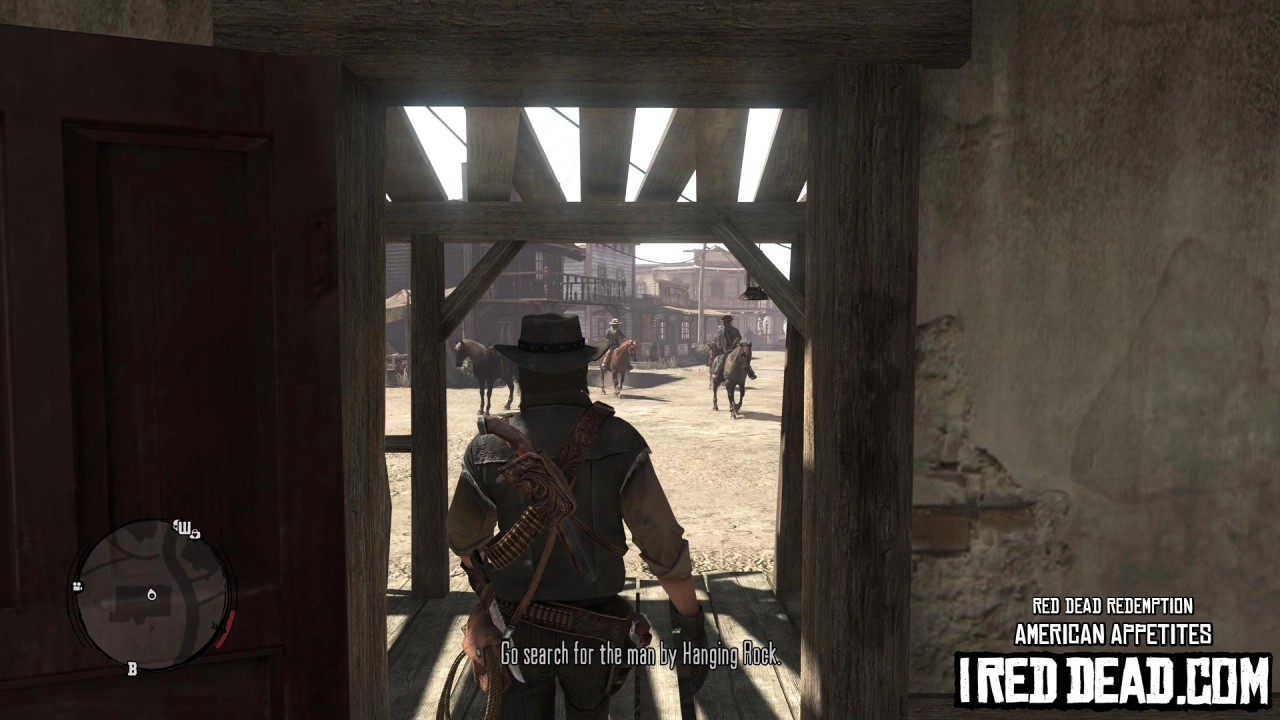This screenshot has height=720, width=1280.
Task: Select the RED DEAD REDEMPTION label
Action: [x=1112, y=606]
